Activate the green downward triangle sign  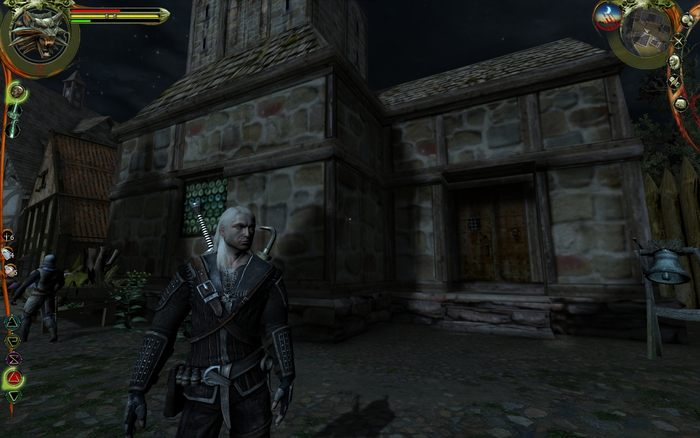click(x=14, y=397)
